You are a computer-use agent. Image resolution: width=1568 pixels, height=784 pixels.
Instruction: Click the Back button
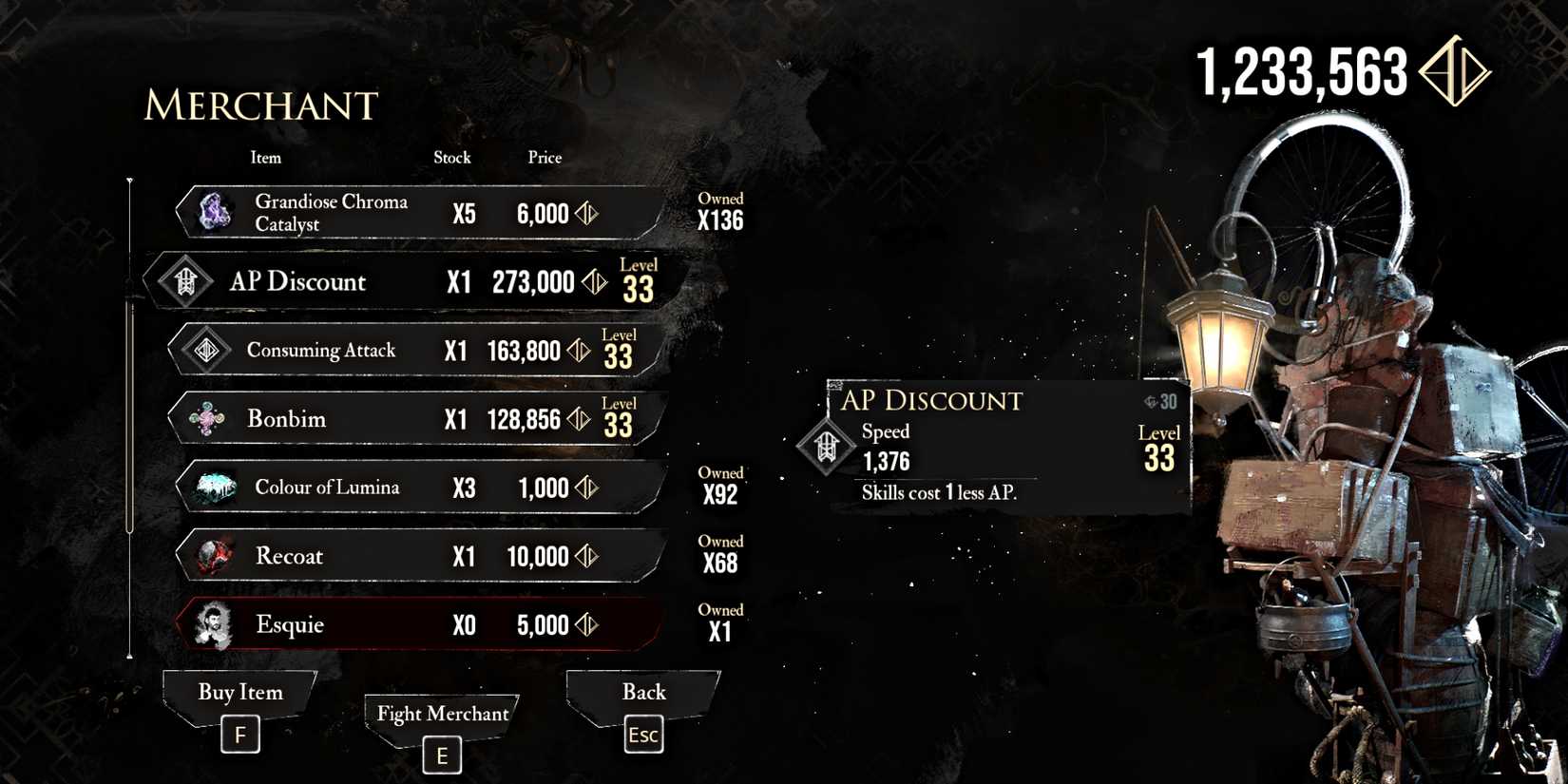tap(644, 693)
